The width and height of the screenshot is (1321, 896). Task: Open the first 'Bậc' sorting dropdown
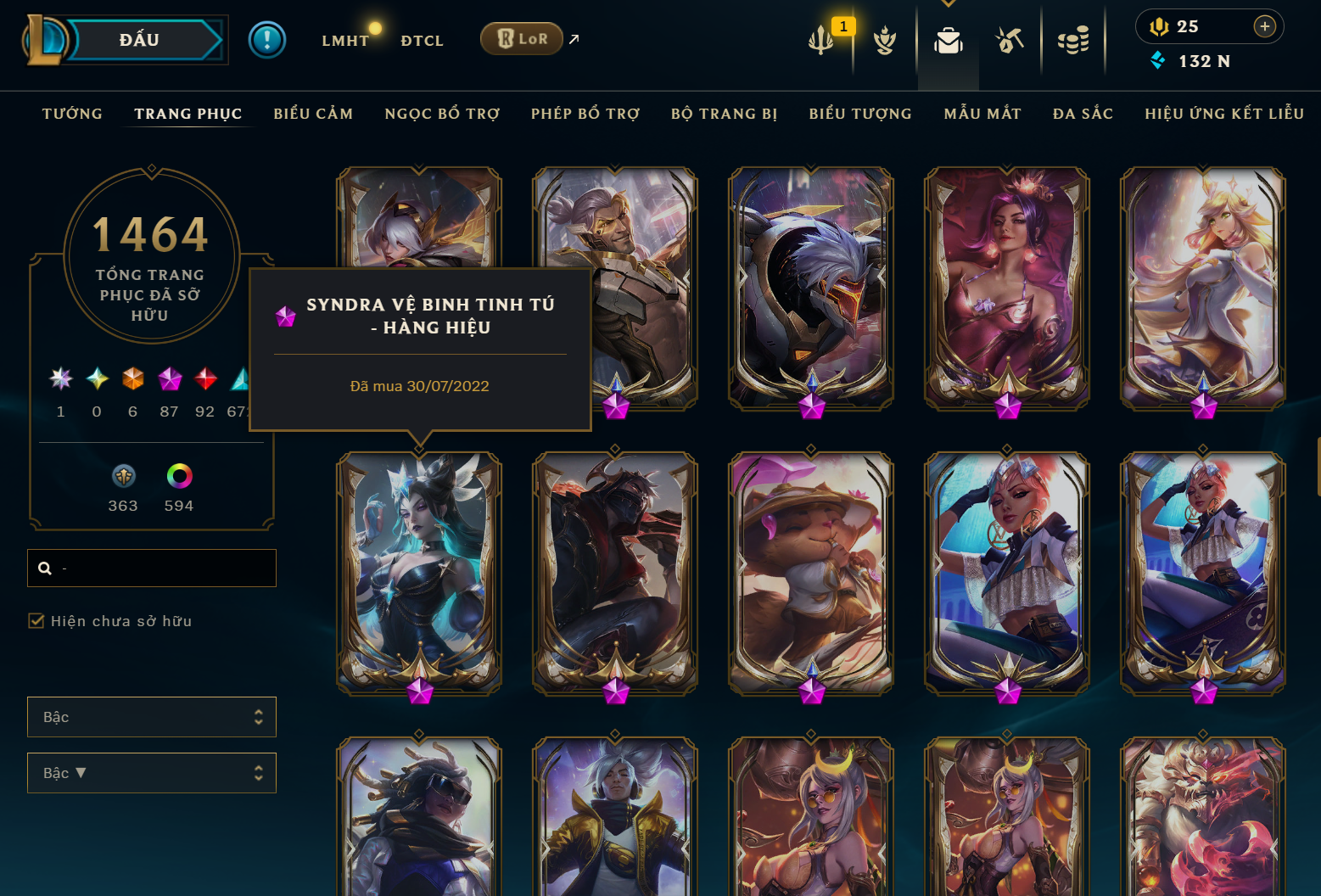click(x=151, y=717)
